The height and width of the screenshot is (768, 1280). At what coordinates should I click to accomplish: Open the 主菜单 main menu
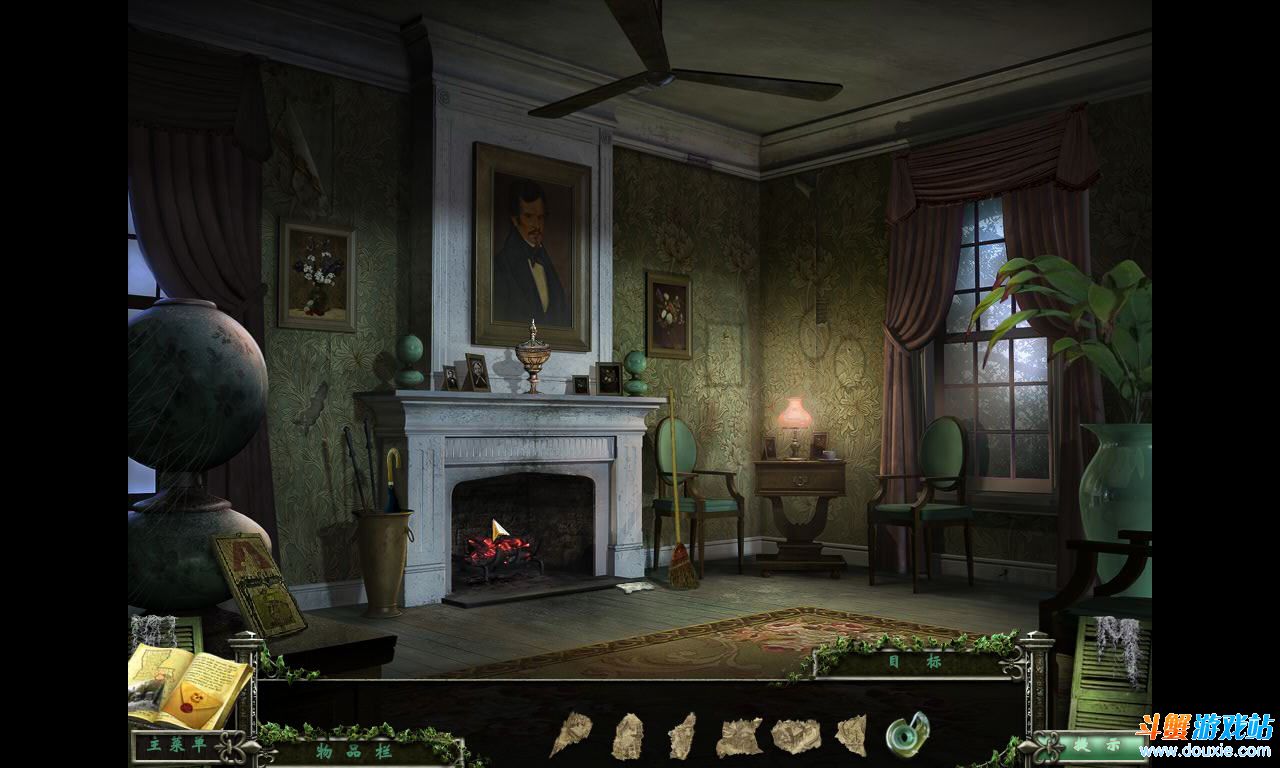pos(167,745)
